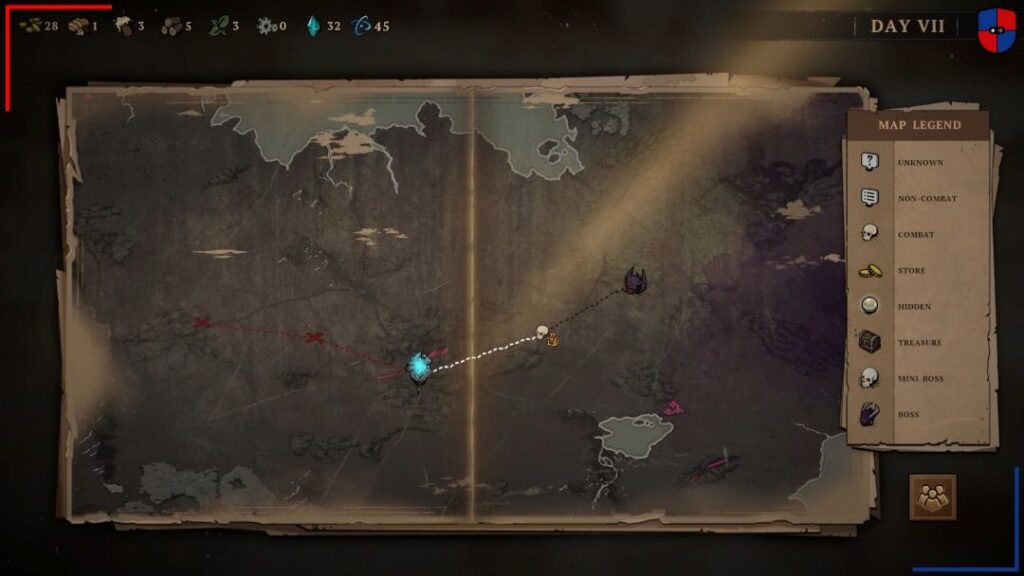This screenshot has width=1024, height=576.
Task: Select the Treasure legend entry
Action: [x=904, y=342]
